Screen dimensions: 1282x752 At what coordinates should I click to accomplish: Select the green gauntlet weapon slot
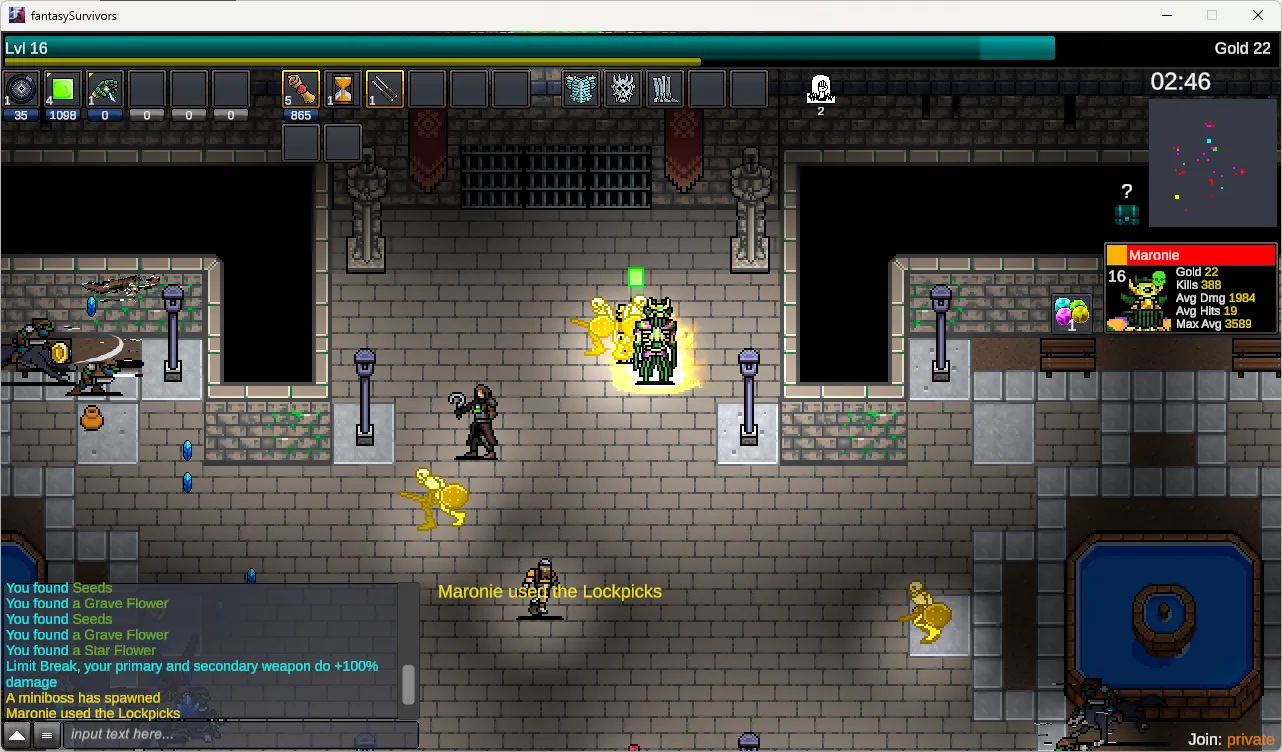[x=105, y=89]
